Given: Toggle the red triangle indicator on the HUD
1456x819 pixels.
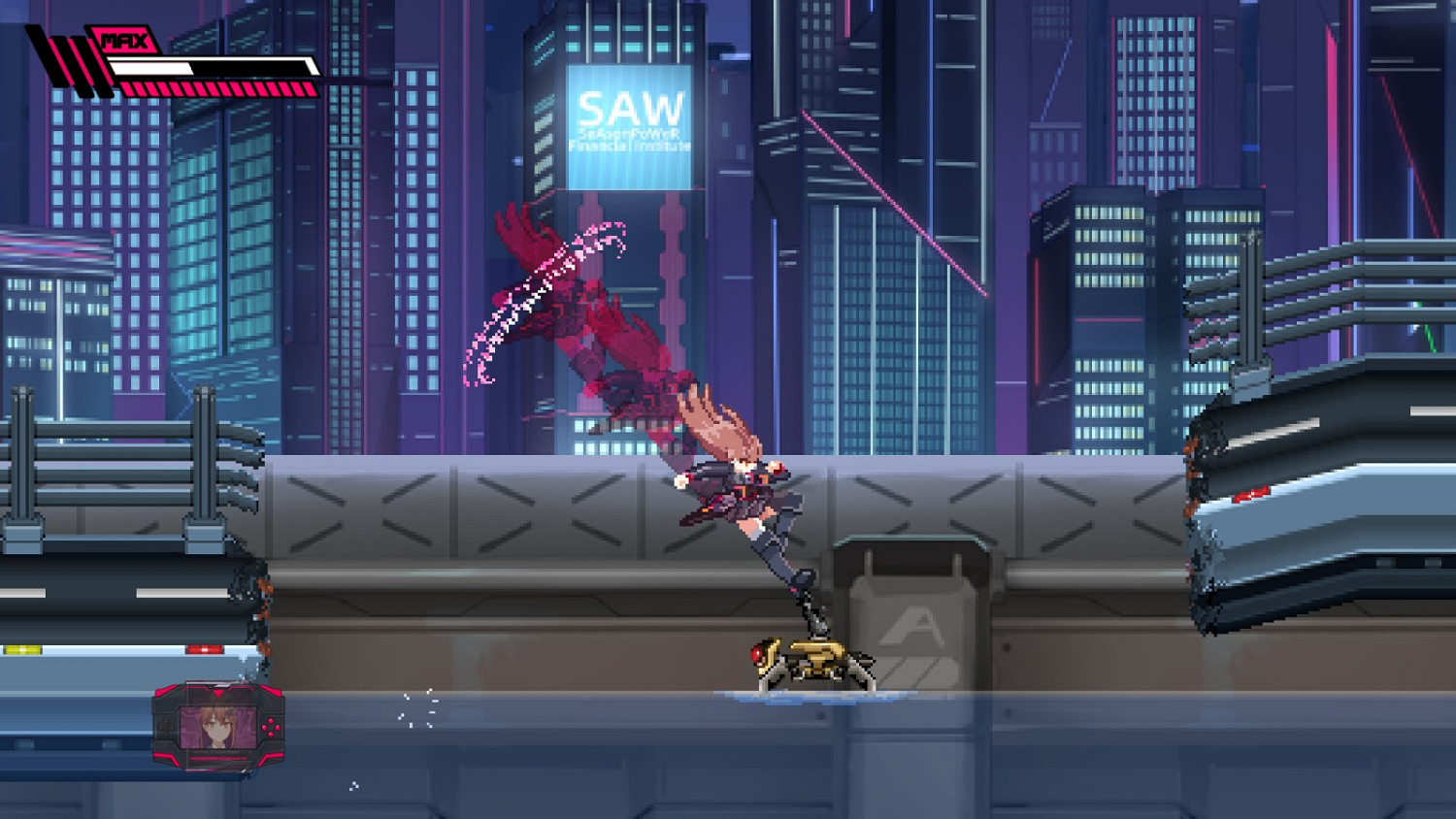Looking at the screenshot, I should [x=218, y=694].
